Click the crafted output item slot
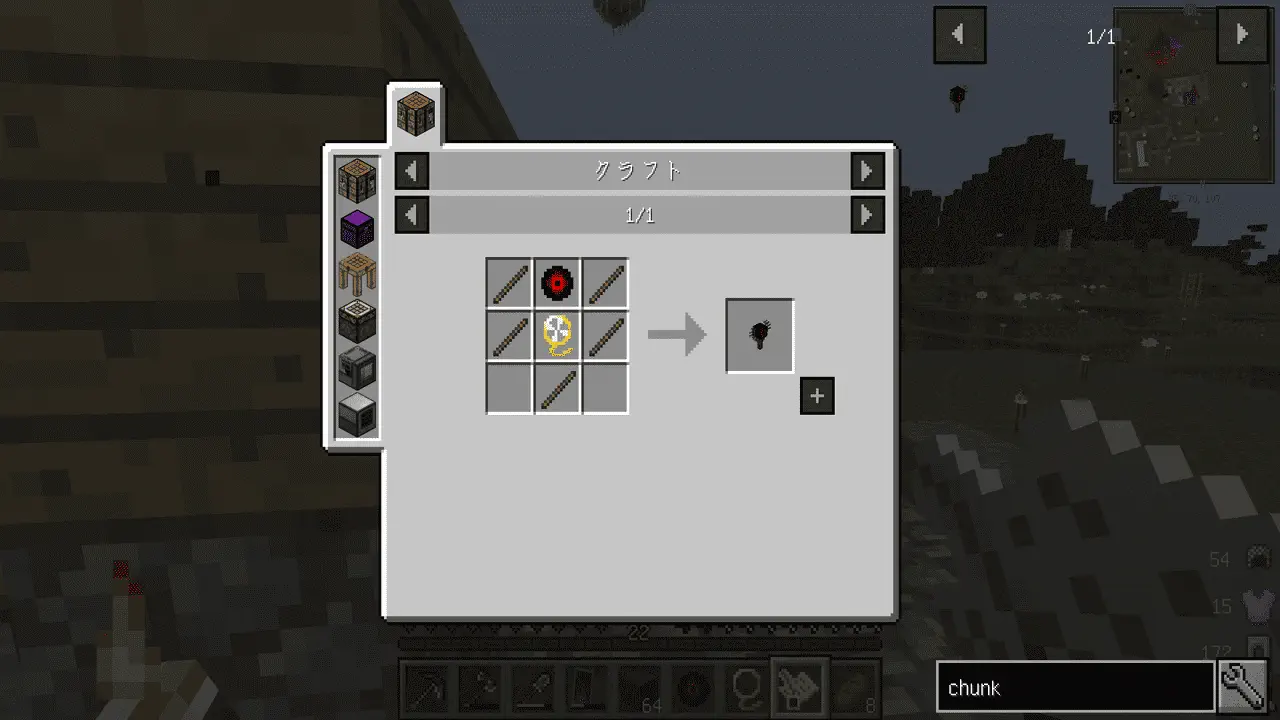 (760, 335)
